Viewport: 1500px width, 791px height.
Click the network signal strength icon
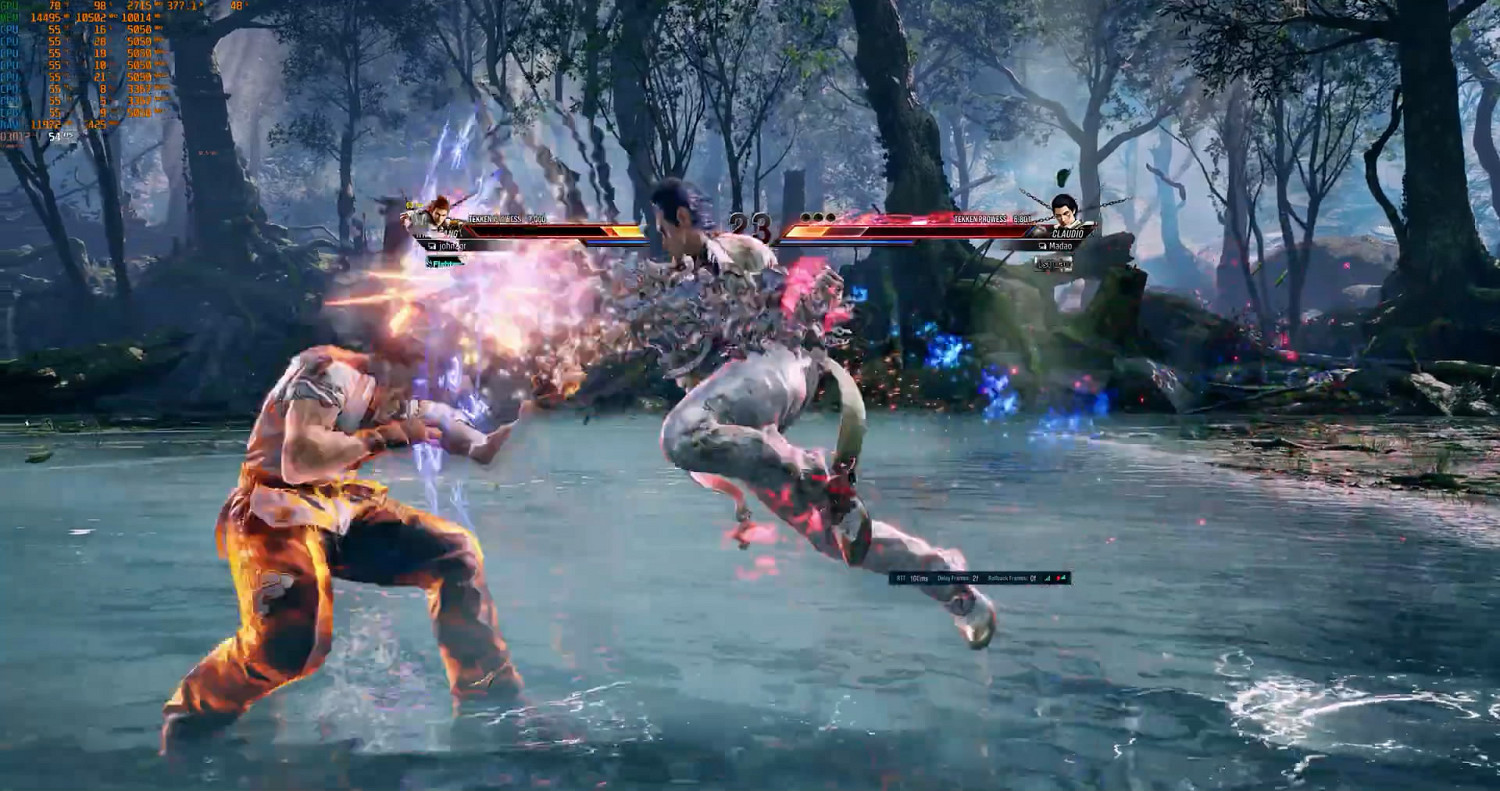1047,578
